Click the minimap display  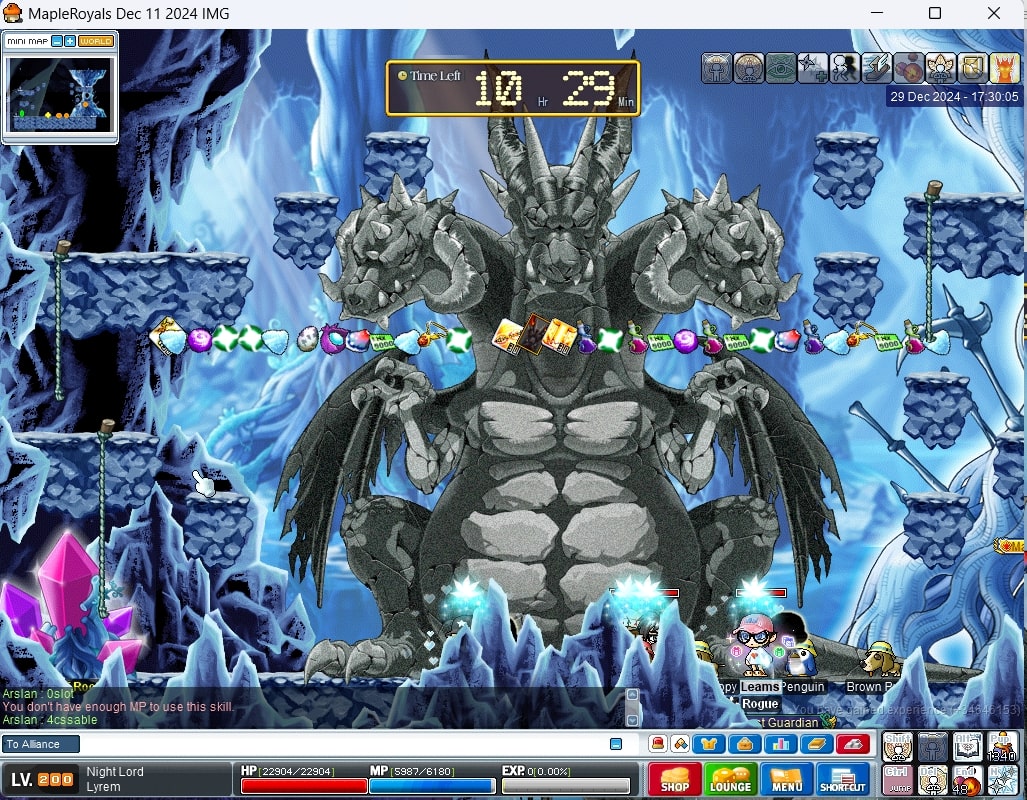(59, 93)
